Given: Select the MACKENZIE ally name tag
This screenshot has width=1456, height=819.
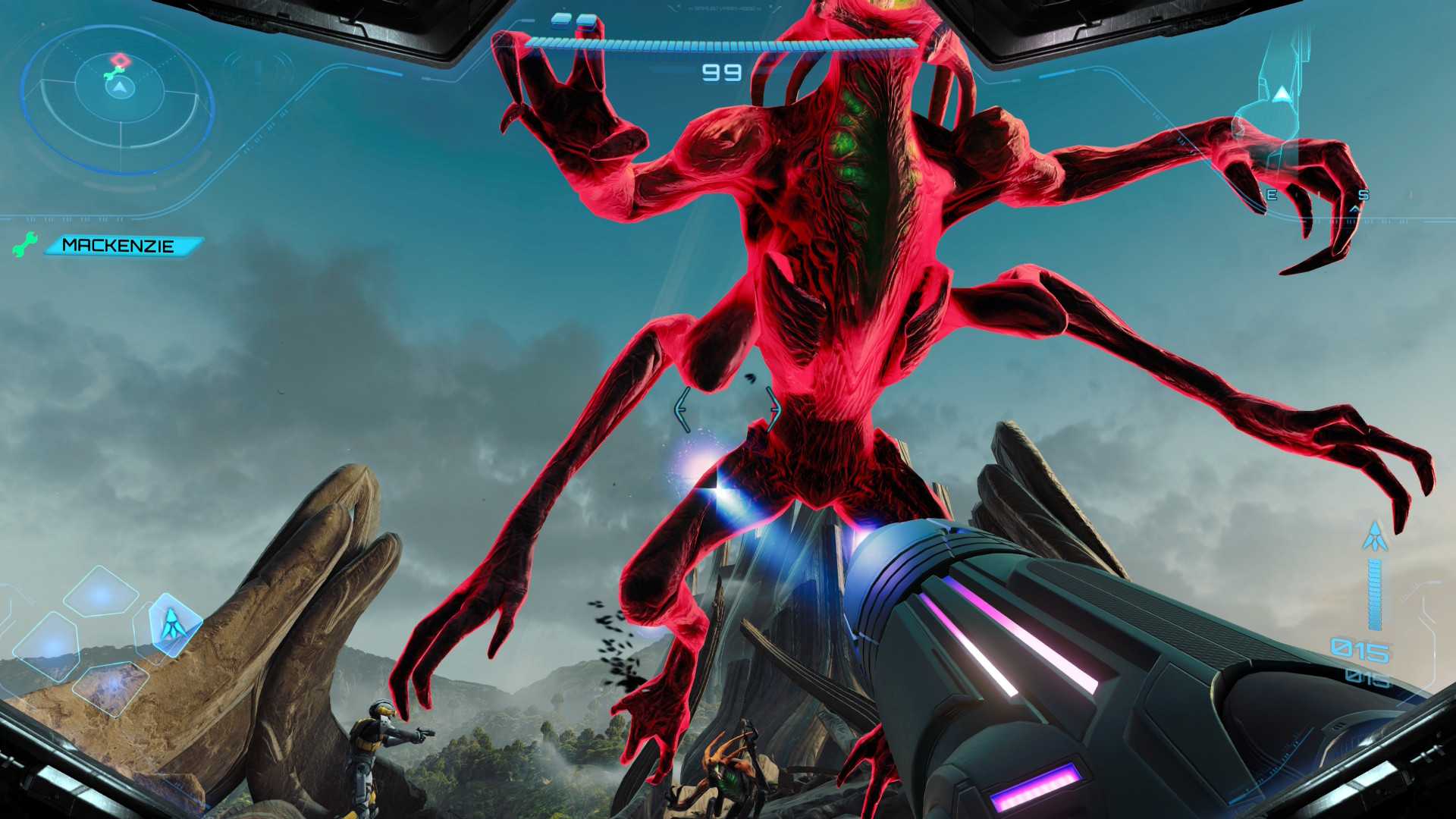Looking at the screenshot, I should 123,246.
